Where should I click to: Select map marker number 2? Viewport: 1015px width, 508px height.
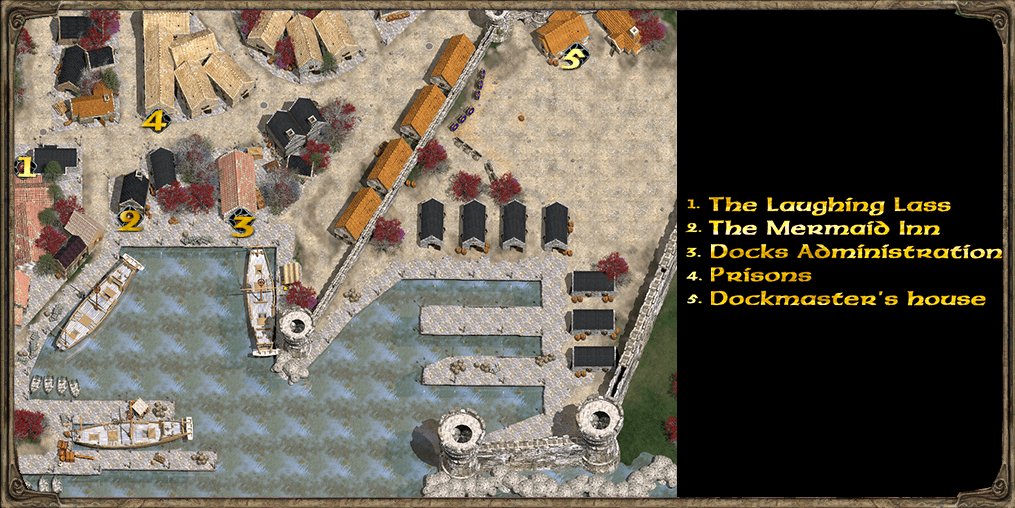[x=129, y=220]
